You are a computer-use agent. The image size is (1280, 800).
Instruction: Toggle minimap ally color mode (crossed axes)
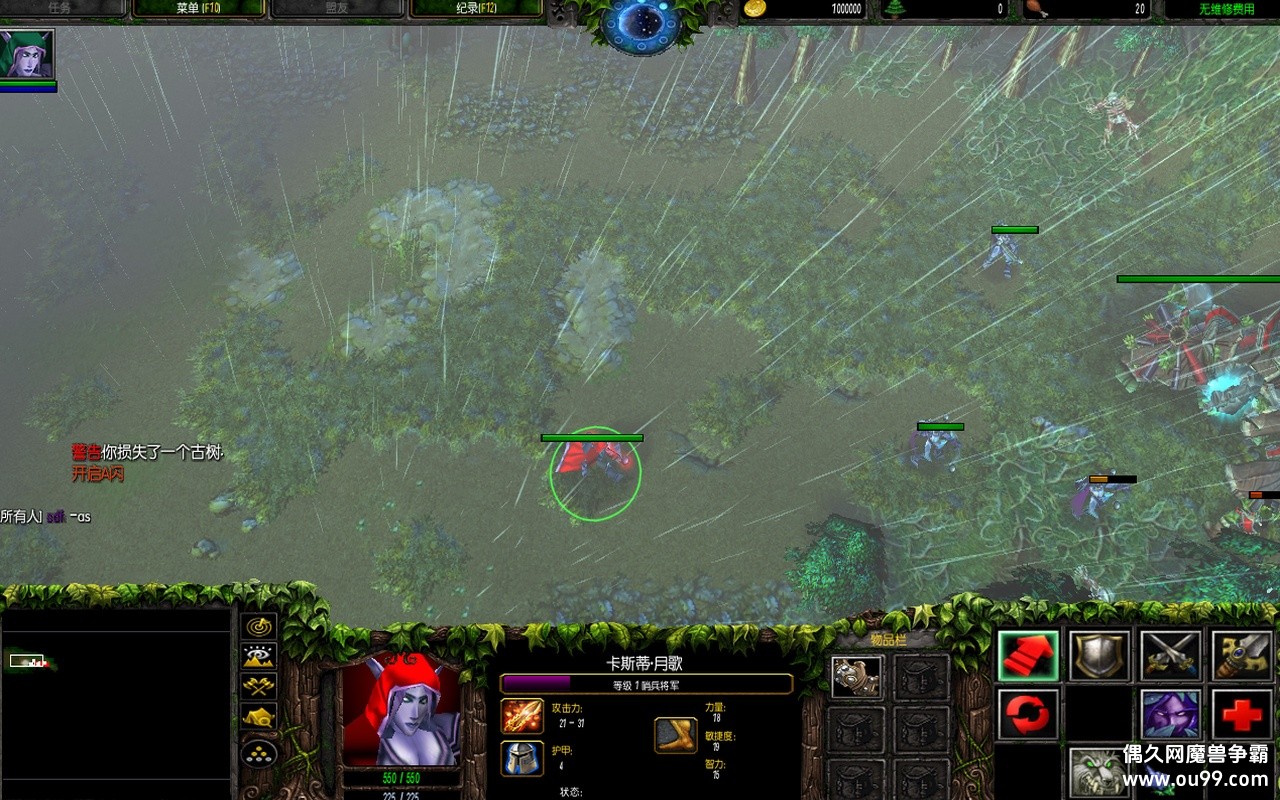[x=260, y=686]
